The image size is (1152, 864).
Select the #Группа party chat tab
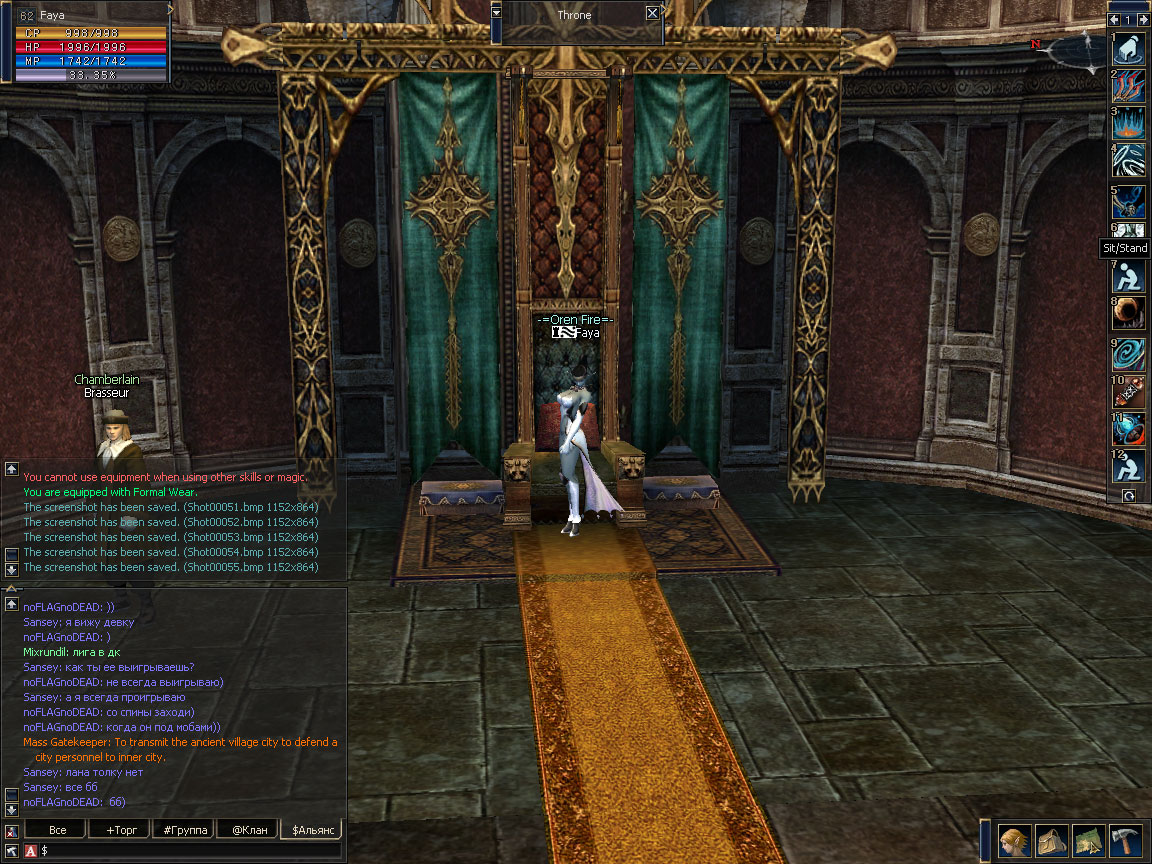pos(185,830)
